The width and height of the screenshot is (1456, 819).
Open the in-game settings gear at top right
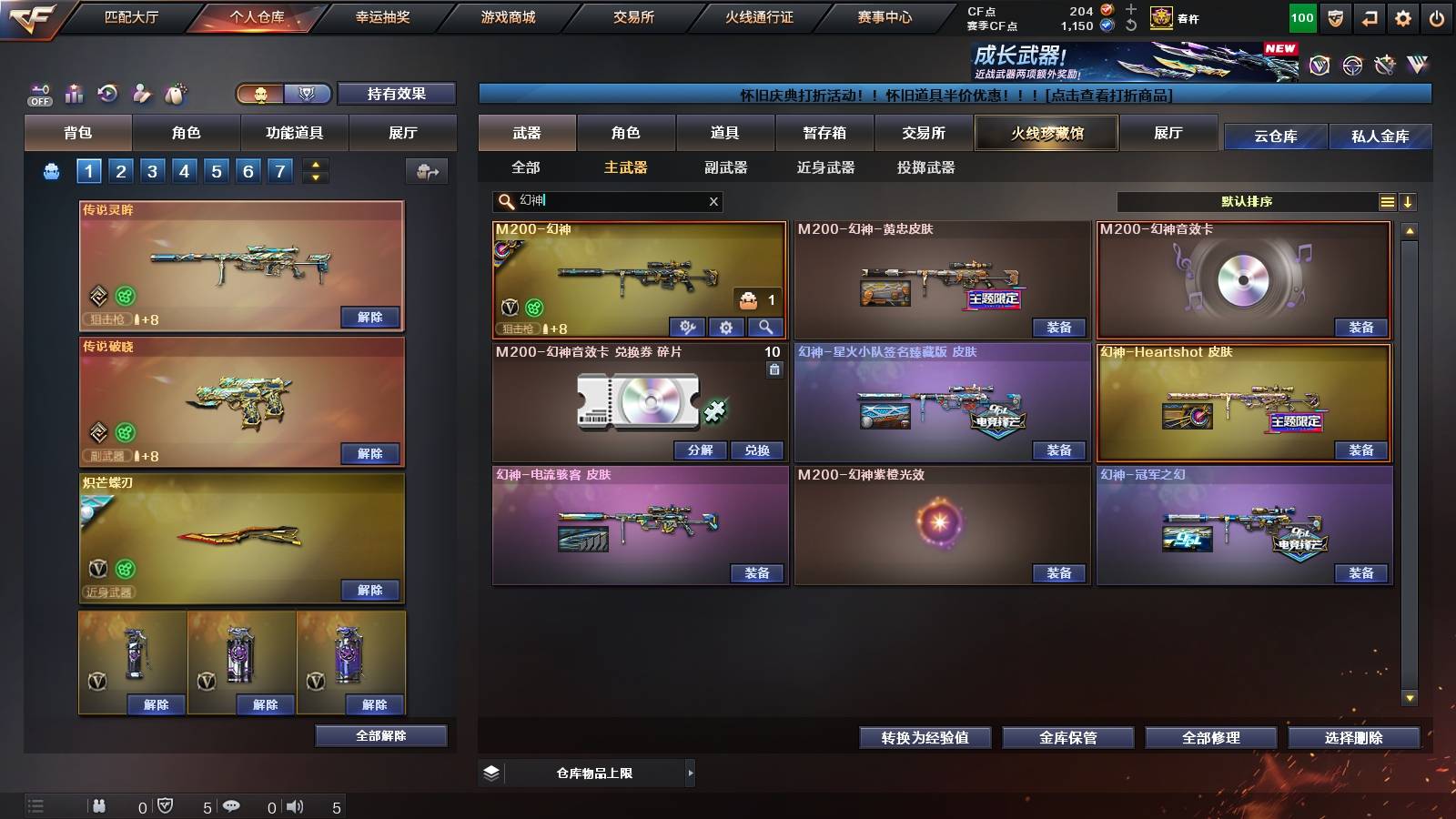click(x=1401, y=16)
